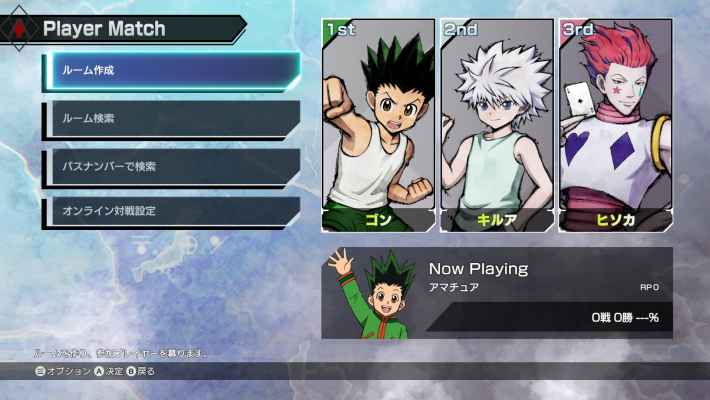Open オンライン対戦設定 online battle settings

[x=171, y=212]
